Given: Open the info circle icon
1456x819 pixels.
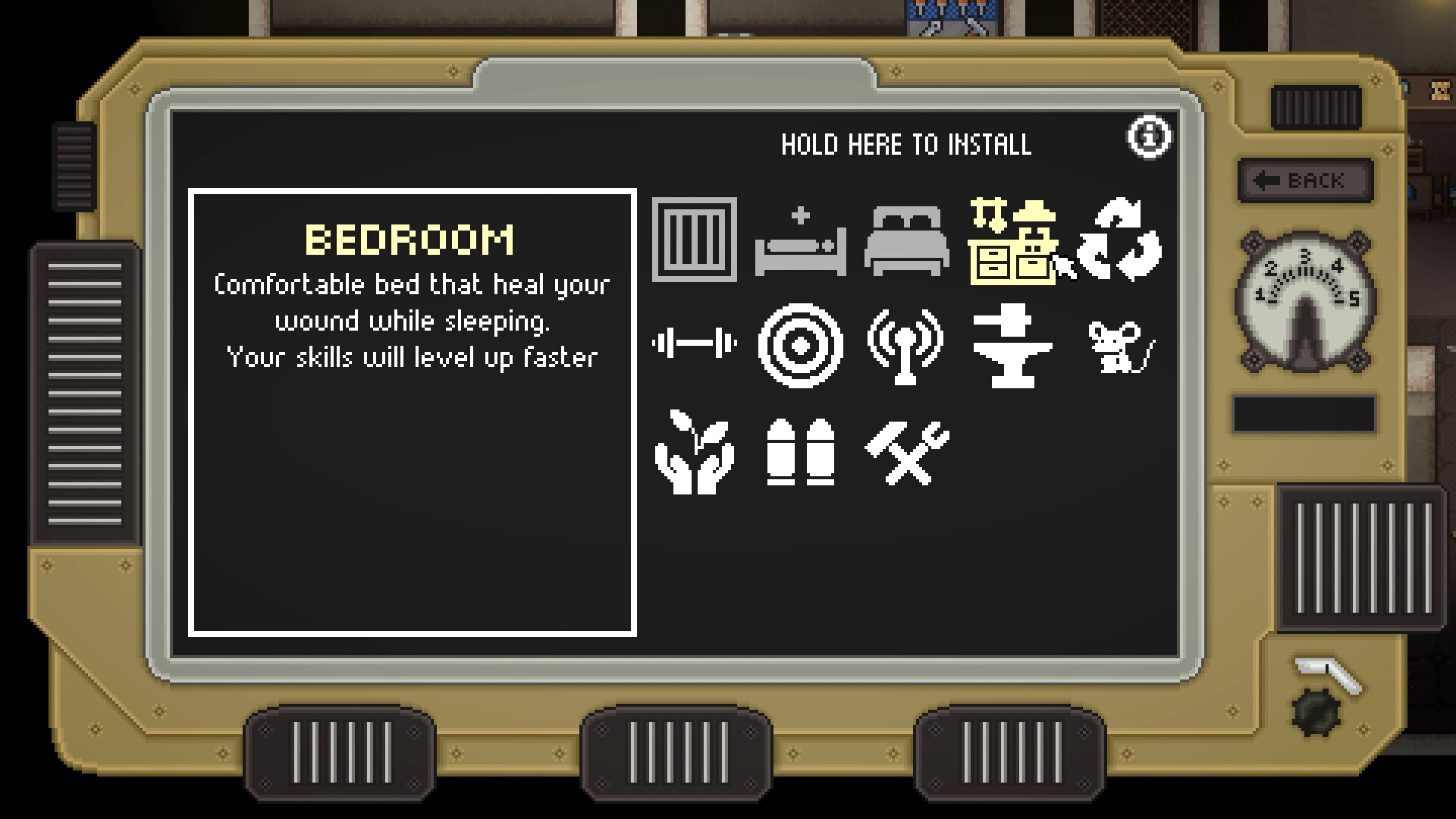Looking at the screenshot, I should [x=1149, y=137].
